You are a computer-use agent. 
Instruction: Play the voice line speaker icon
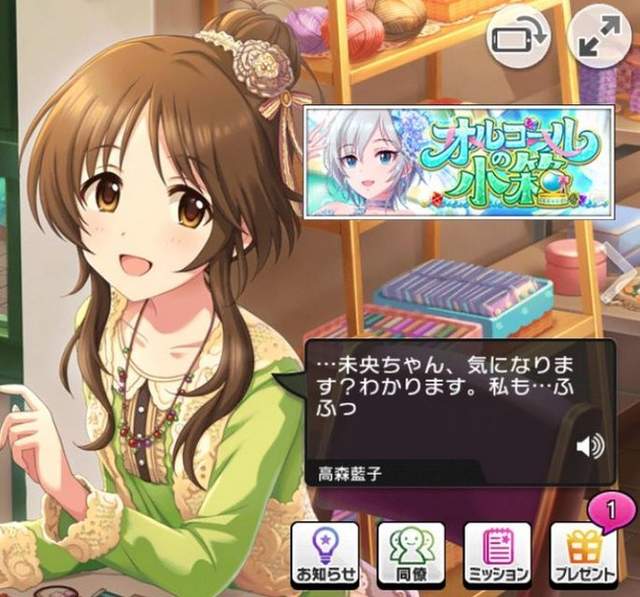pyautogui.click(x=590, y=447)
